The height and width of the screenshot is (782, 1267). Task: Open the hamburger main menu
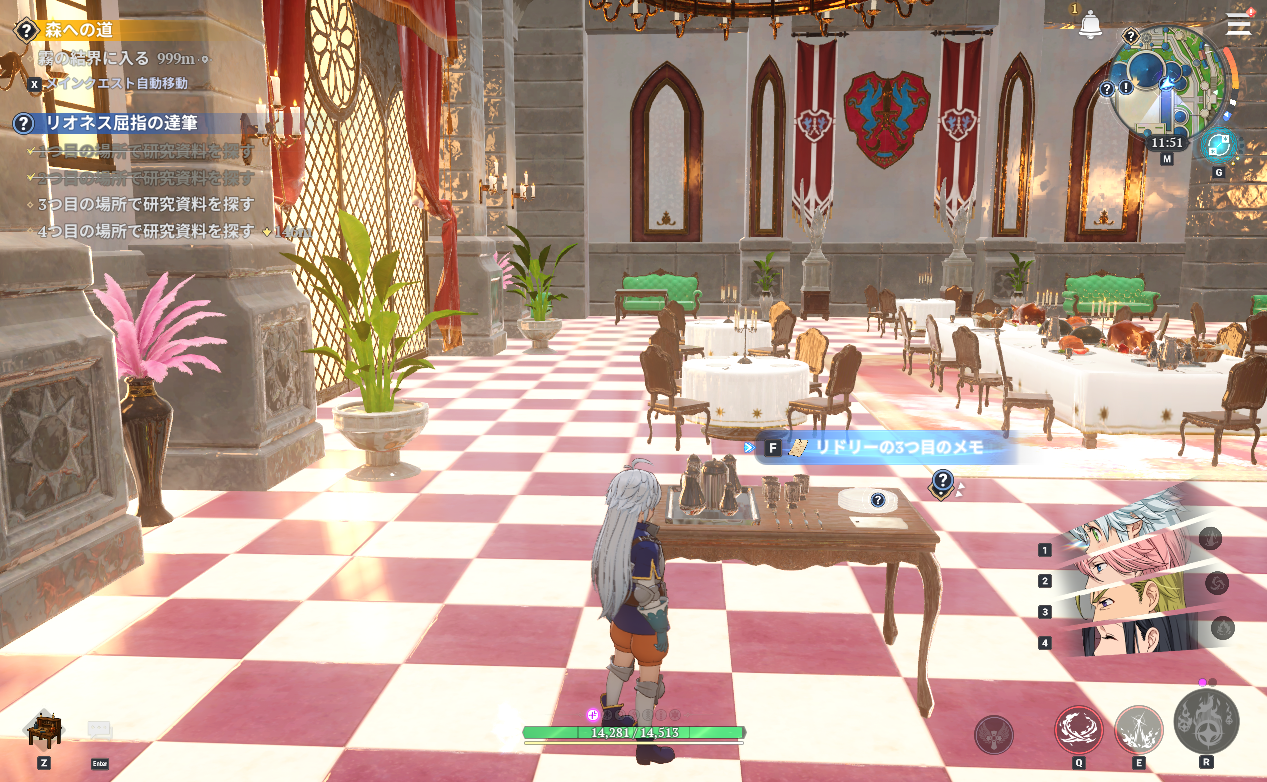click(x=1238, y=24)
